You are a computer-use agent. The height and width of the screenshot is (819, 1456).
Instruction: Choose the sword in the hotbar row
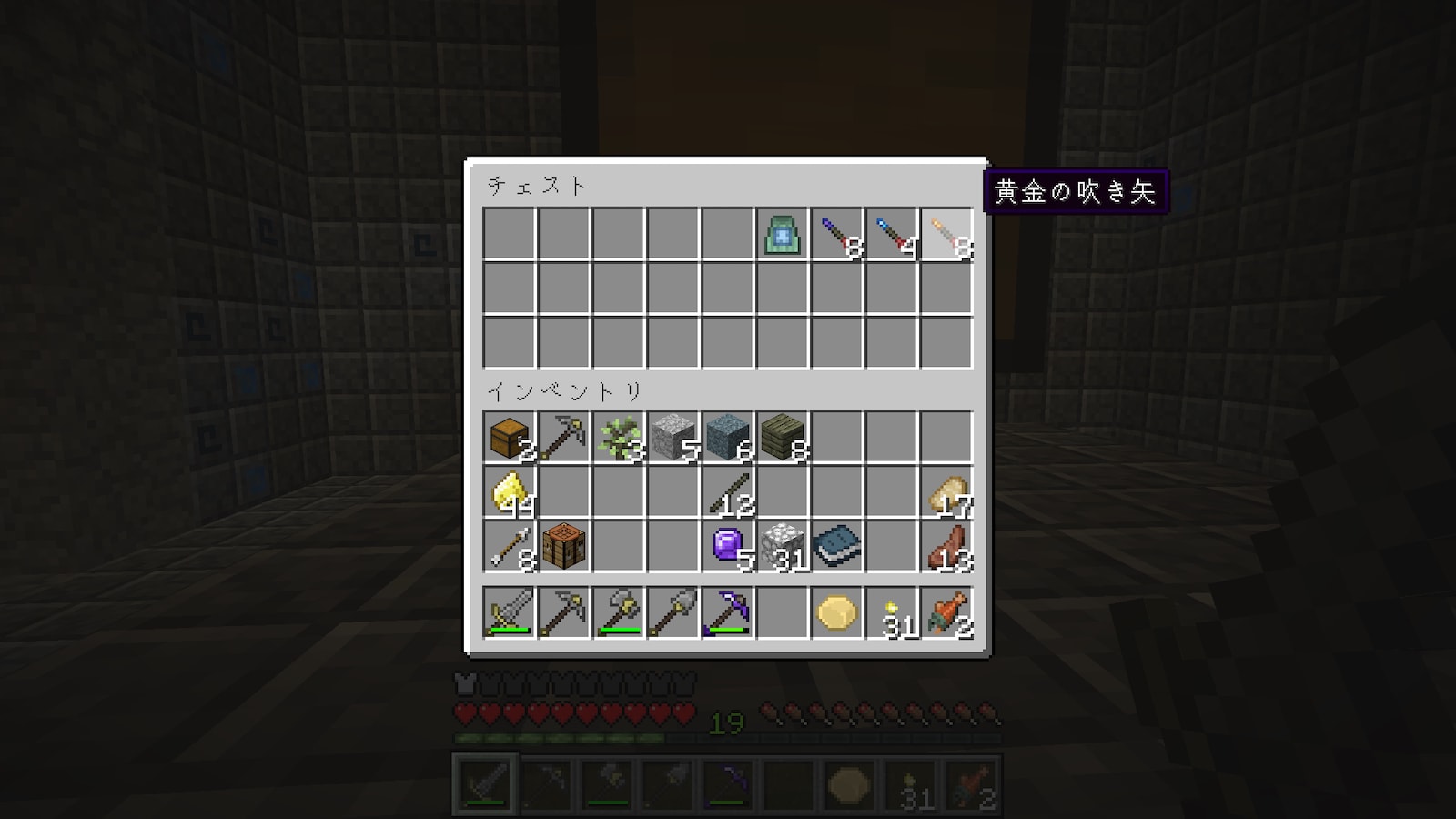(509, 612)
